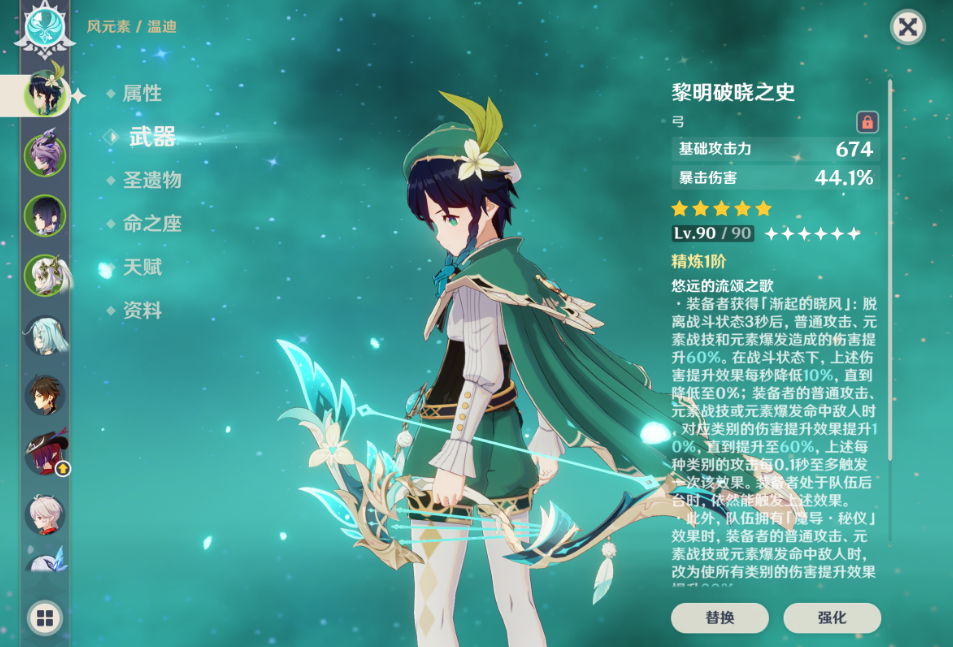The height and width of the screenshot is (647, 953).
Task: Select the red-hat character with upgrade arrow
Action: (x=45, y=454)
